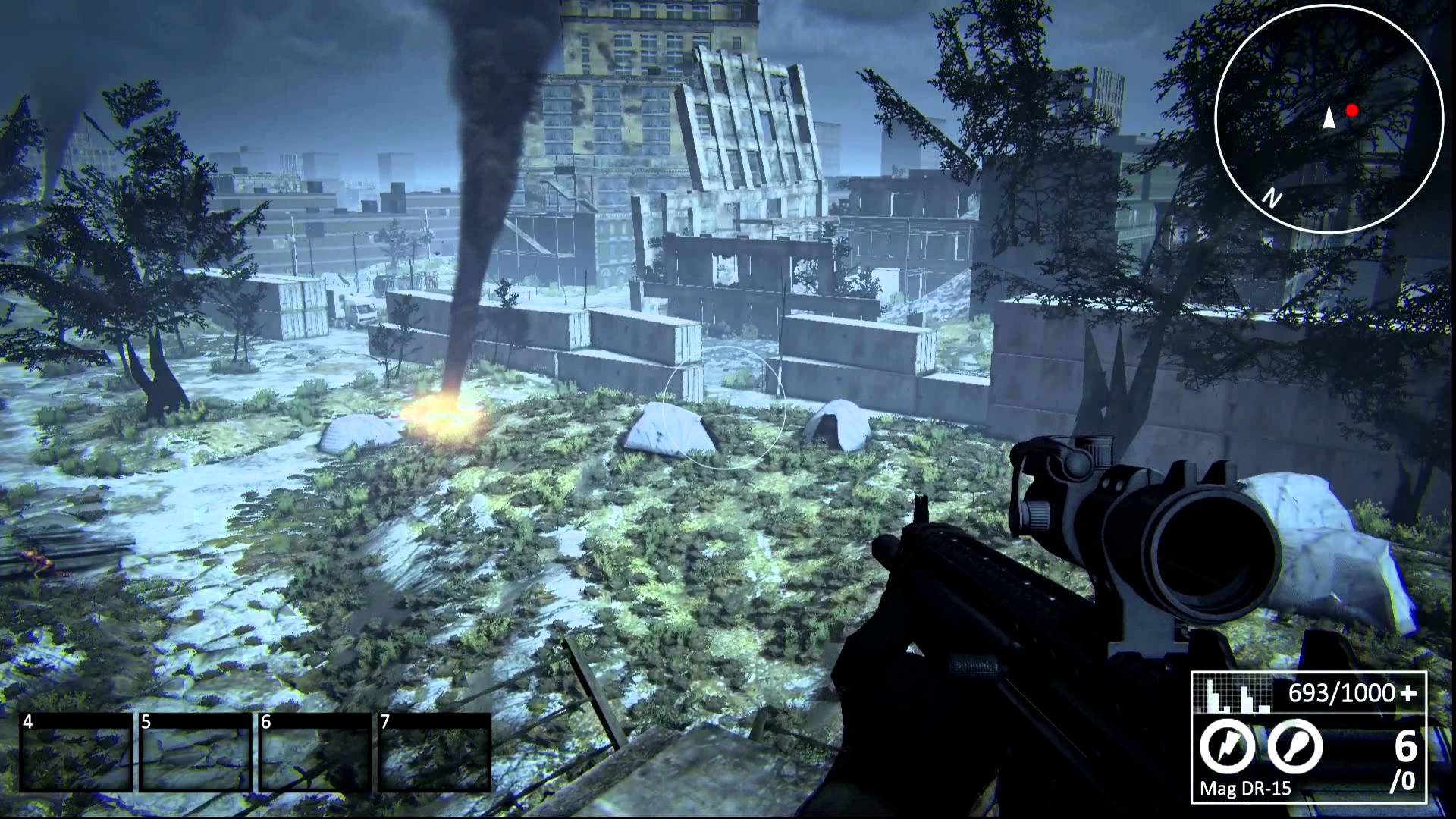Click the circular minimap

click(1329, 118)
